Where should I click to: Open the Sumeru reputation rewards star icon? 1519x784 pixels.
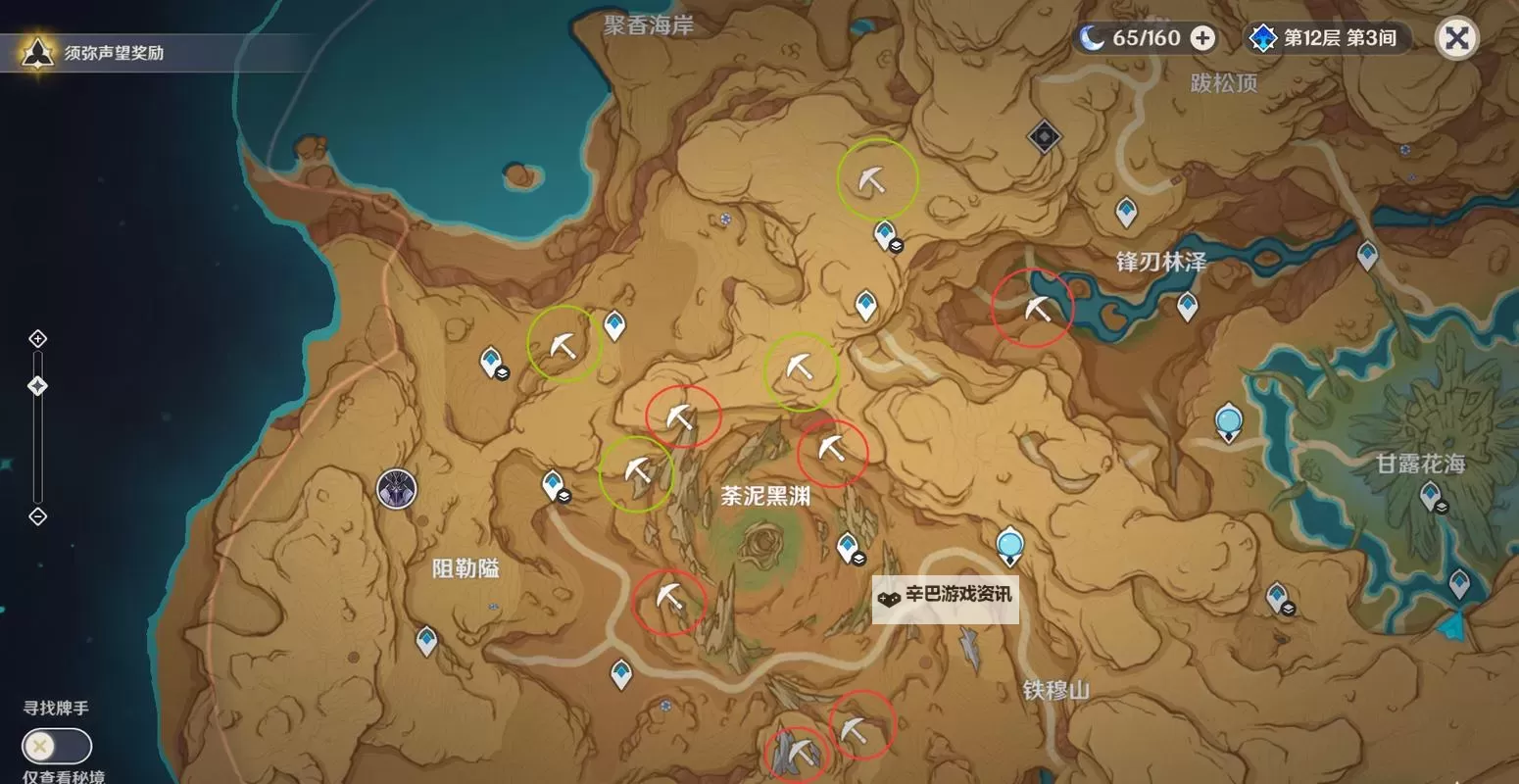(35, 51)
